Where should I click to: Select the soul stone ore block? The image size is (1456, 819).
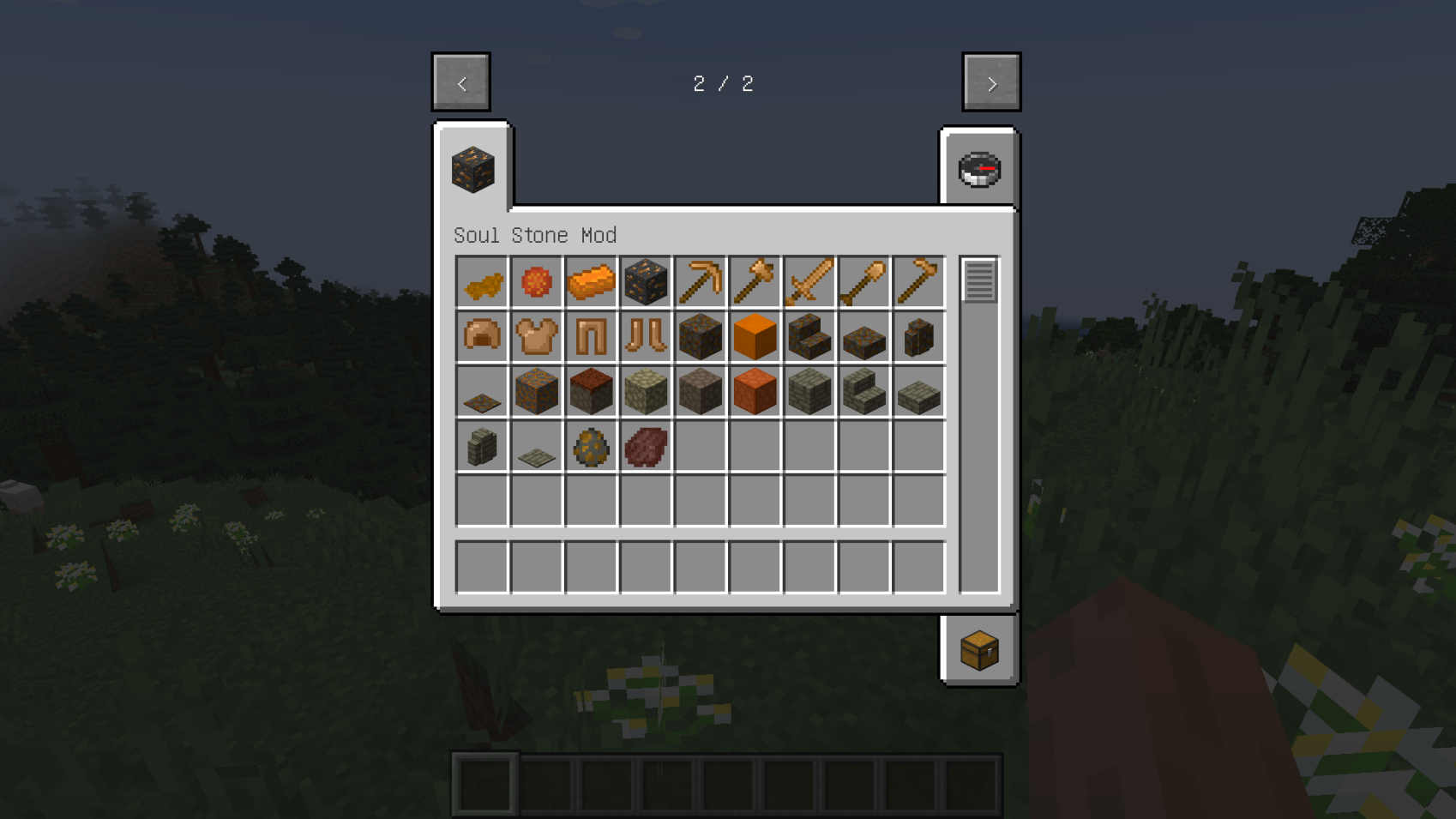[646, 282]
